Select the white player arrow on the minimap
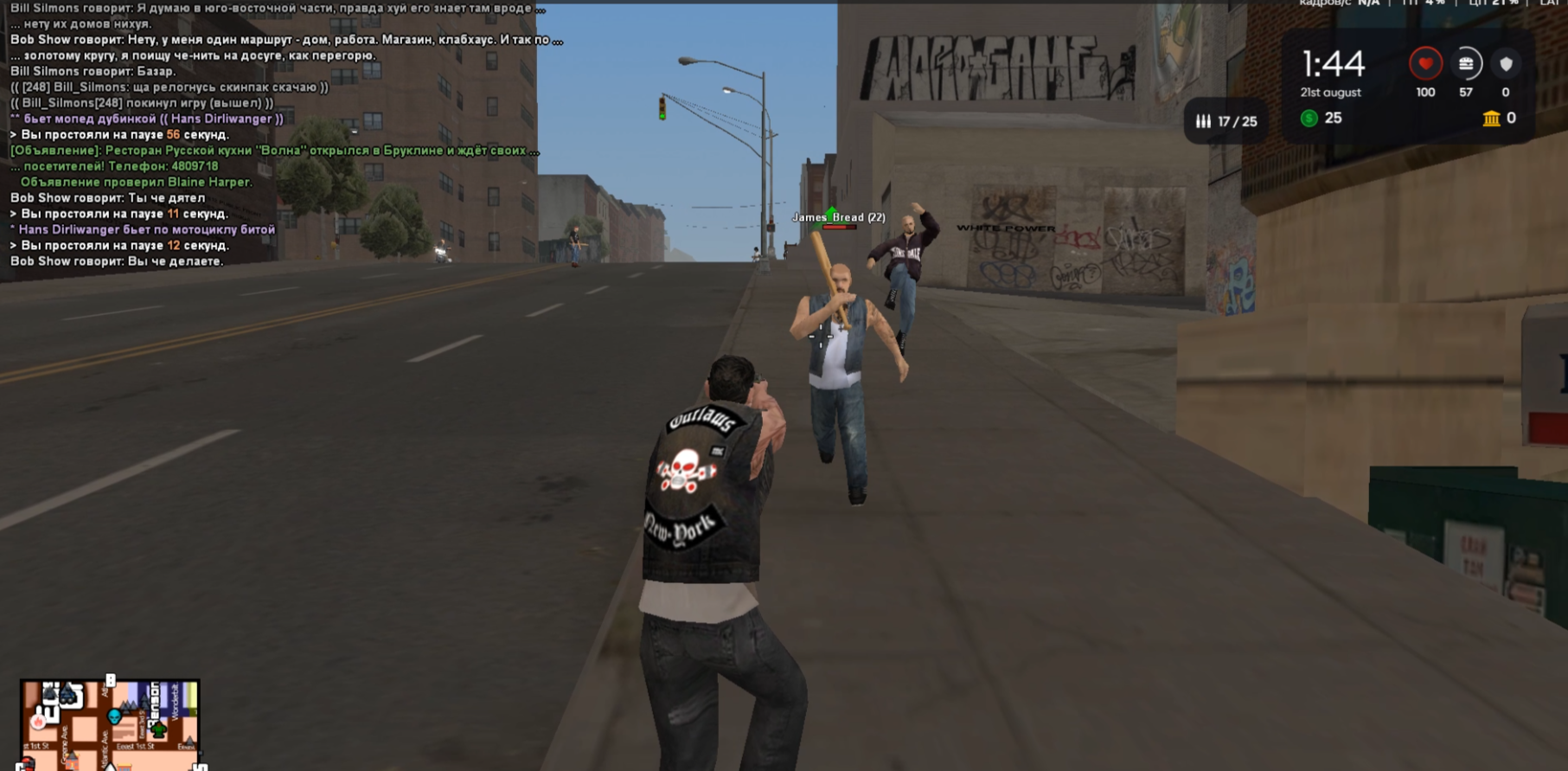 [111, 768]
